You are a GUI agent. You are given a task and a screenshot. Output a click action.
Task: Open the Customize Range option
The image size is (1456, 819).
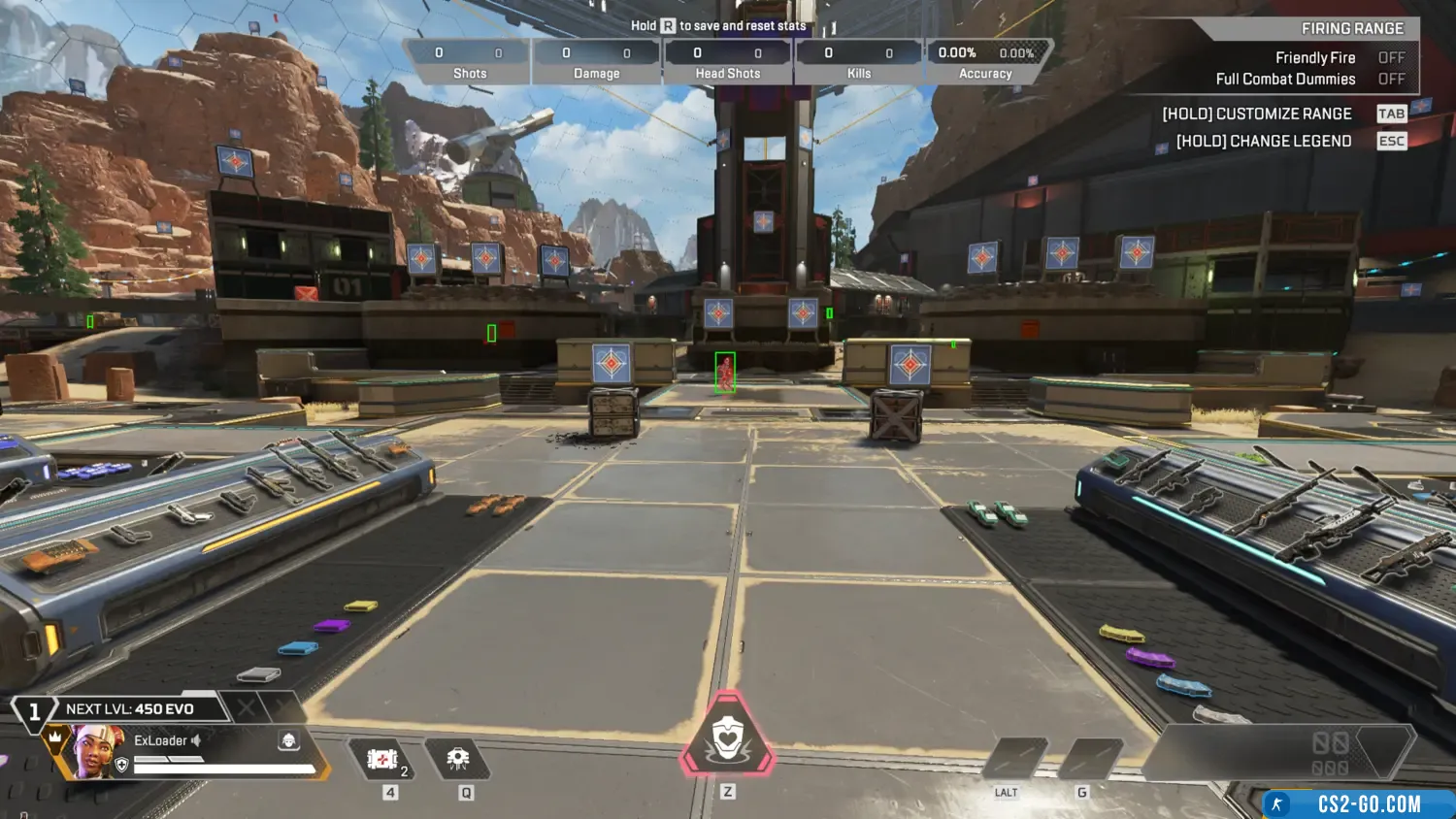pos(1257,114)
